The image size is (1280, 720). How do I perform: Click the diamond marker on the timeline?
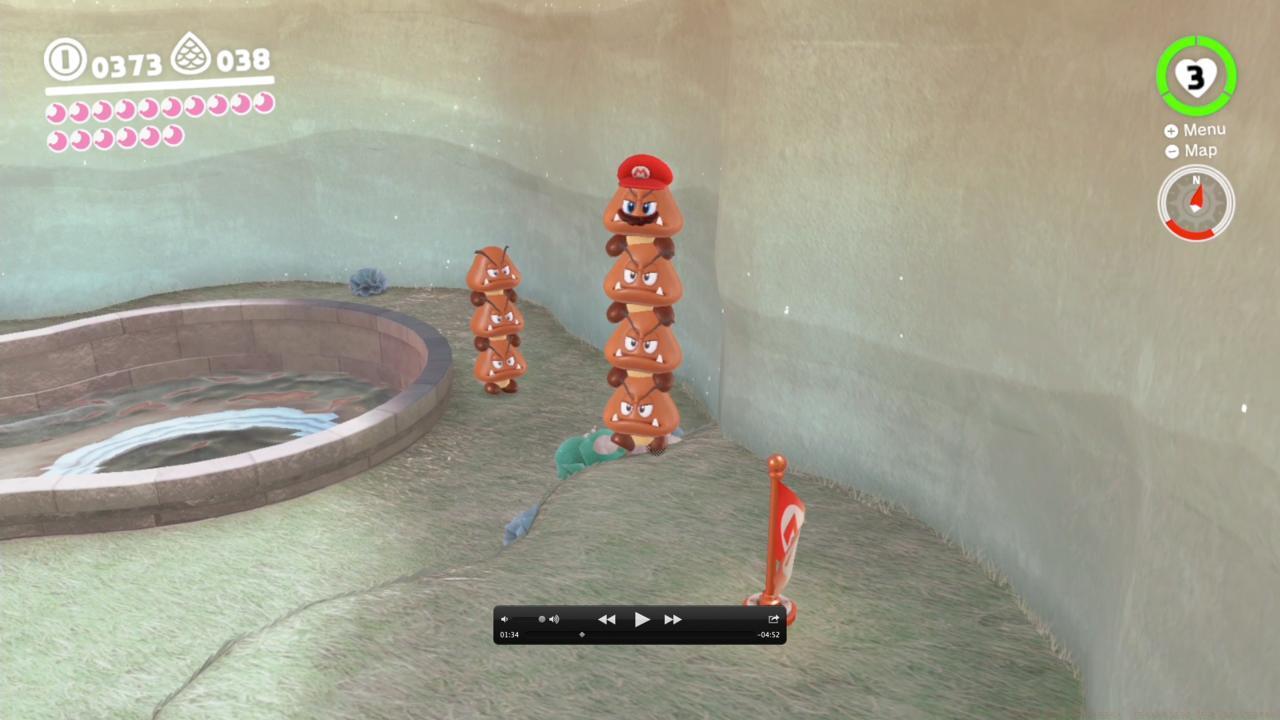click(x=581, y=634)
